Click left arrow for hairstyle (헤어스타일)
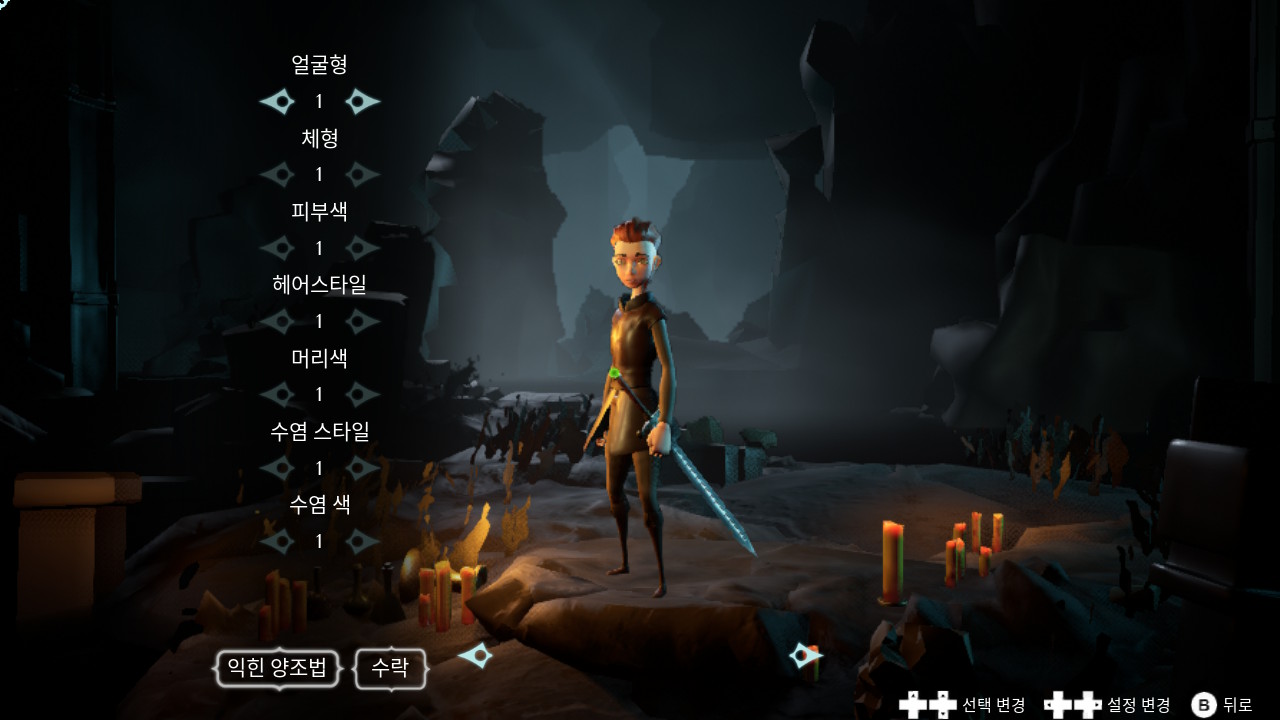Viewport: 1280px width, 720px height. point(278,321)
